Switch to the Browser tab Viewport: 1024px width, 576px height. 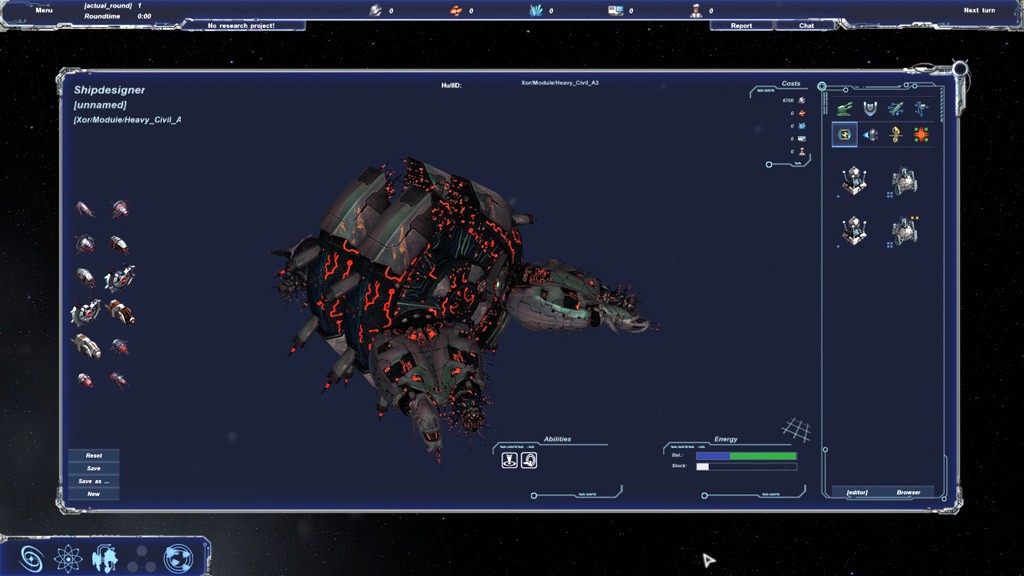point(908,492)
